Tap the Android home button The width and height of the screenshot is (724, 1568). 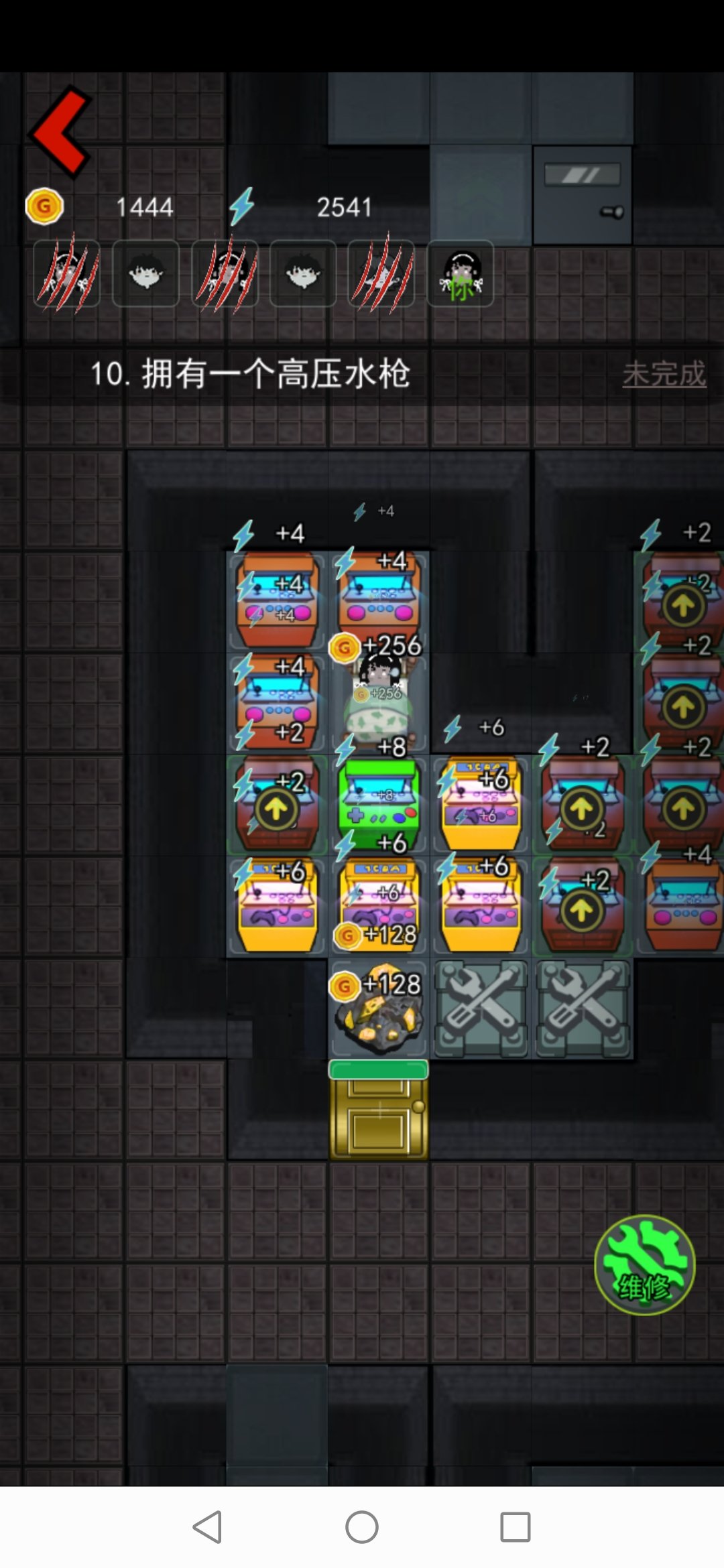click(362, 1527)
